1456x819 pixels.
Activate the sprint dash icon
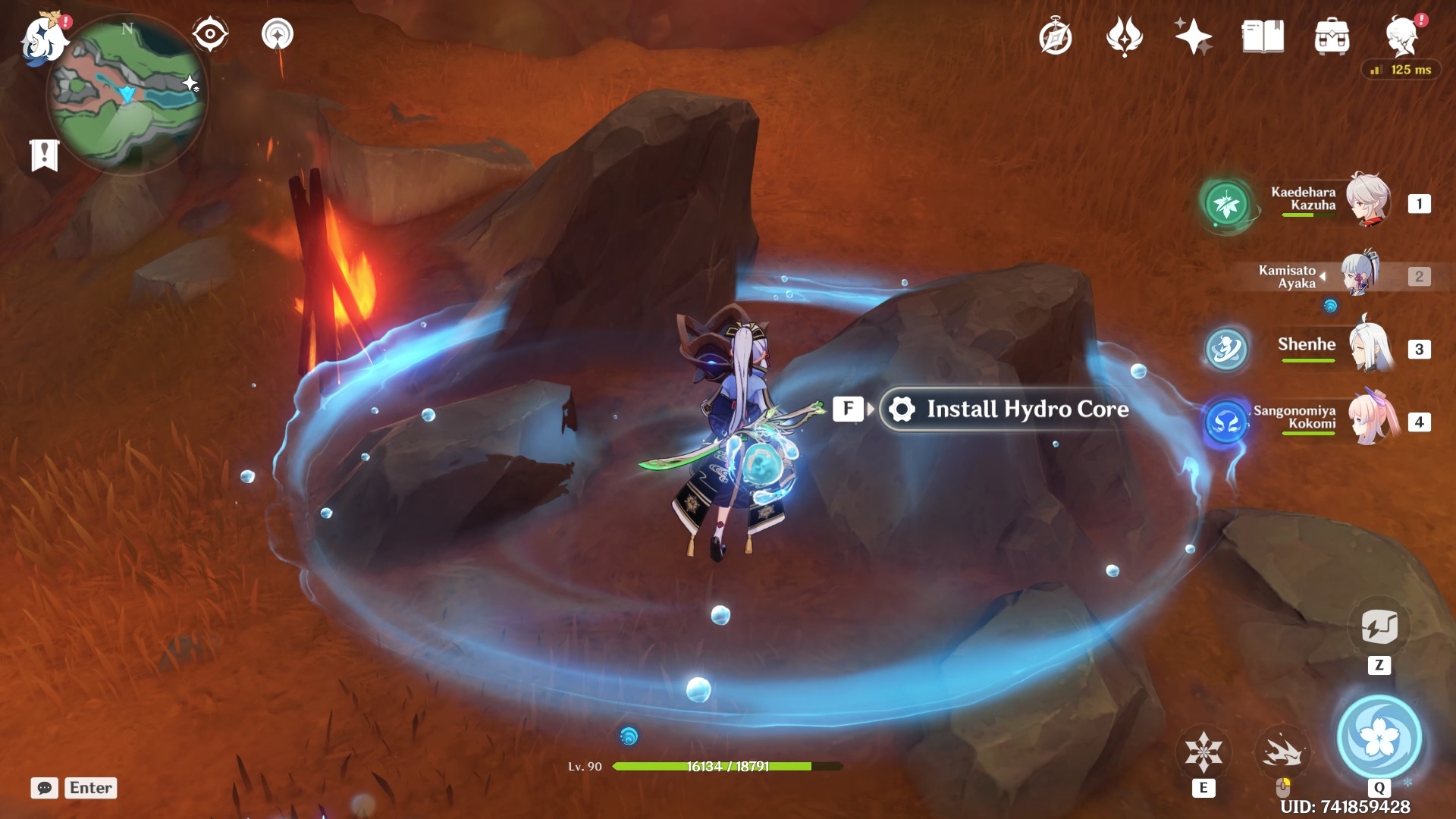(1282, 752)
